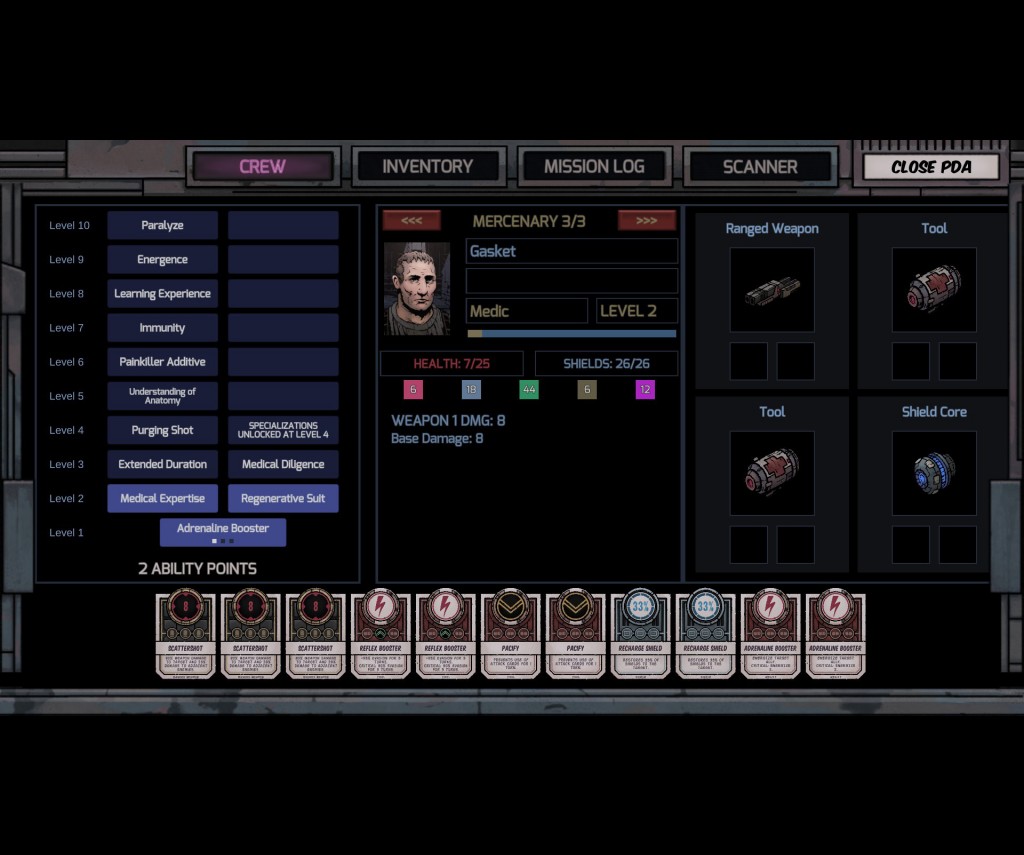Image resolution: width=1024 pixels, height=855 pixels.
Task: Select the Medical Expertise skill
Action: pos(162,498)
